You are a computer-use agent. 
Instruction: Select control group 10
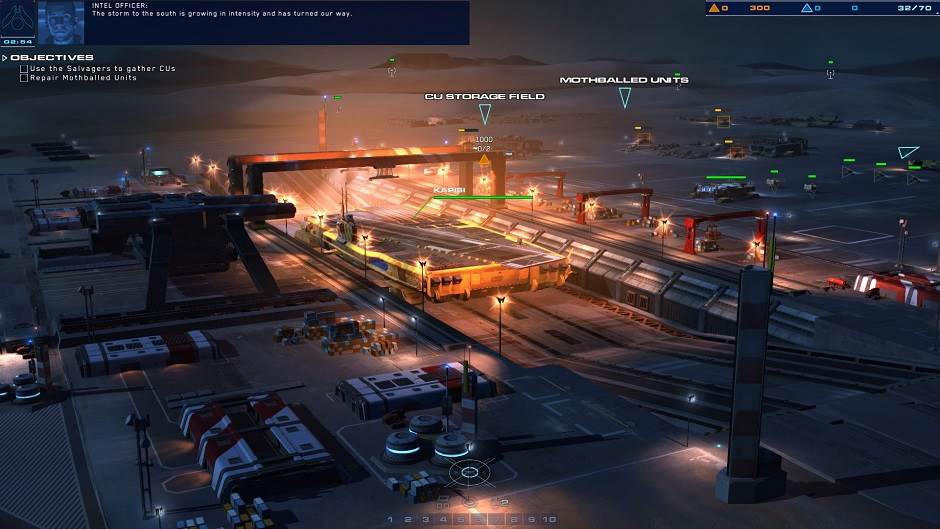(x=549, y=520)
